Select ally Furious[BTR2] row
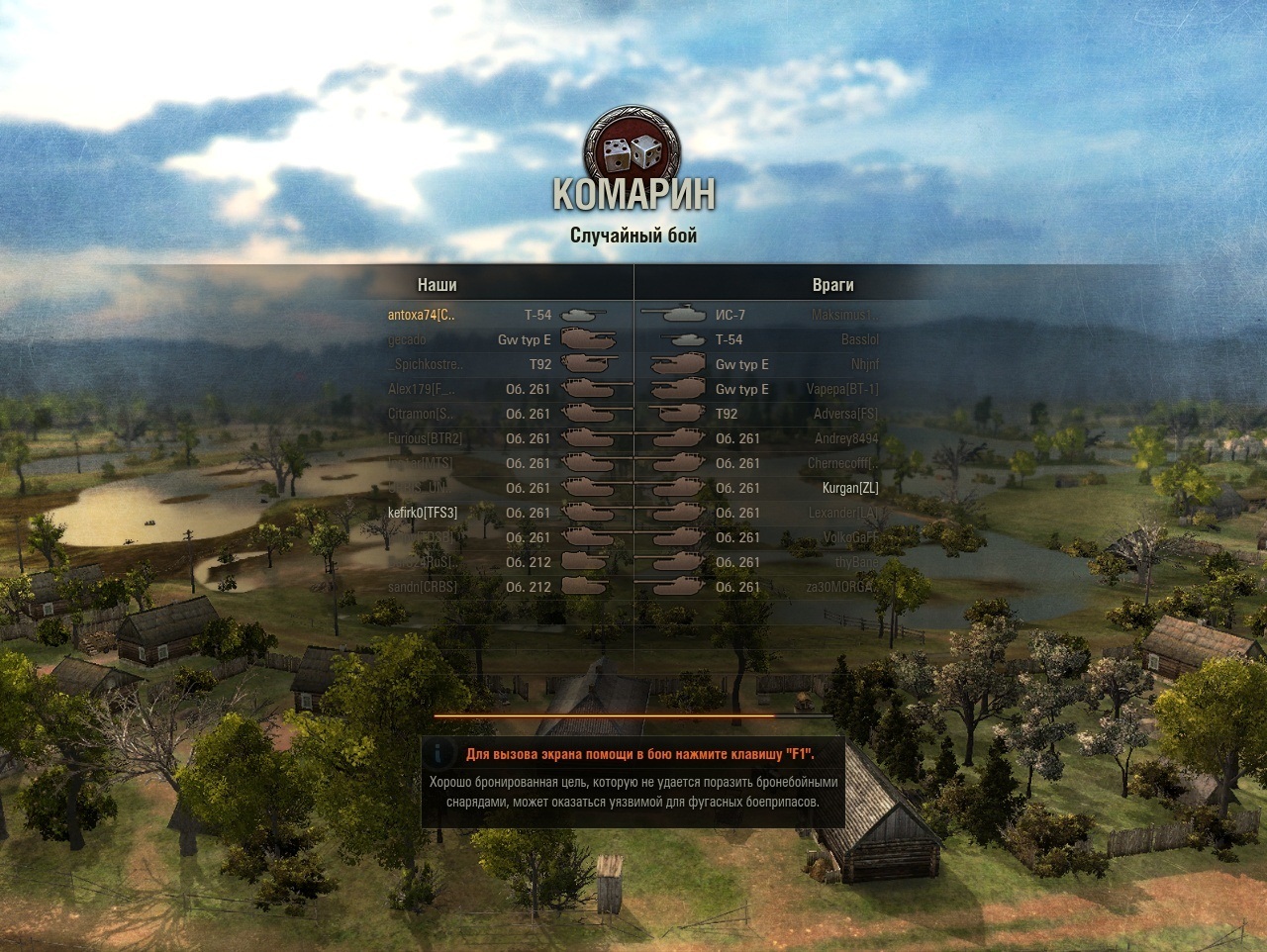Image resolution: width=1267 pixels, height=952 pixels. click(425, 438)
